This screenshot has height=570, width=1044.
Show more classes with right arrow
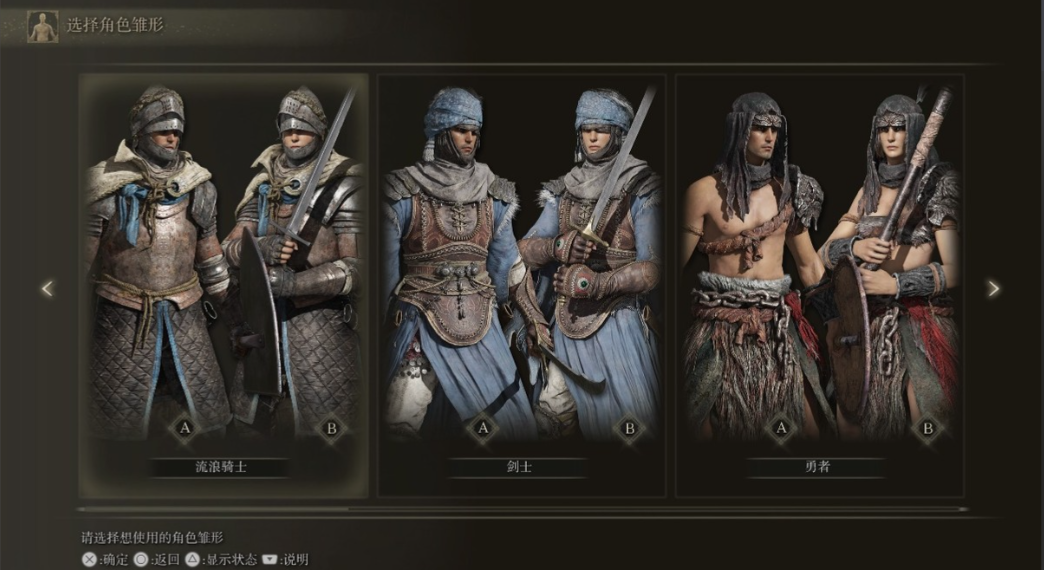(x=993, y=288)
